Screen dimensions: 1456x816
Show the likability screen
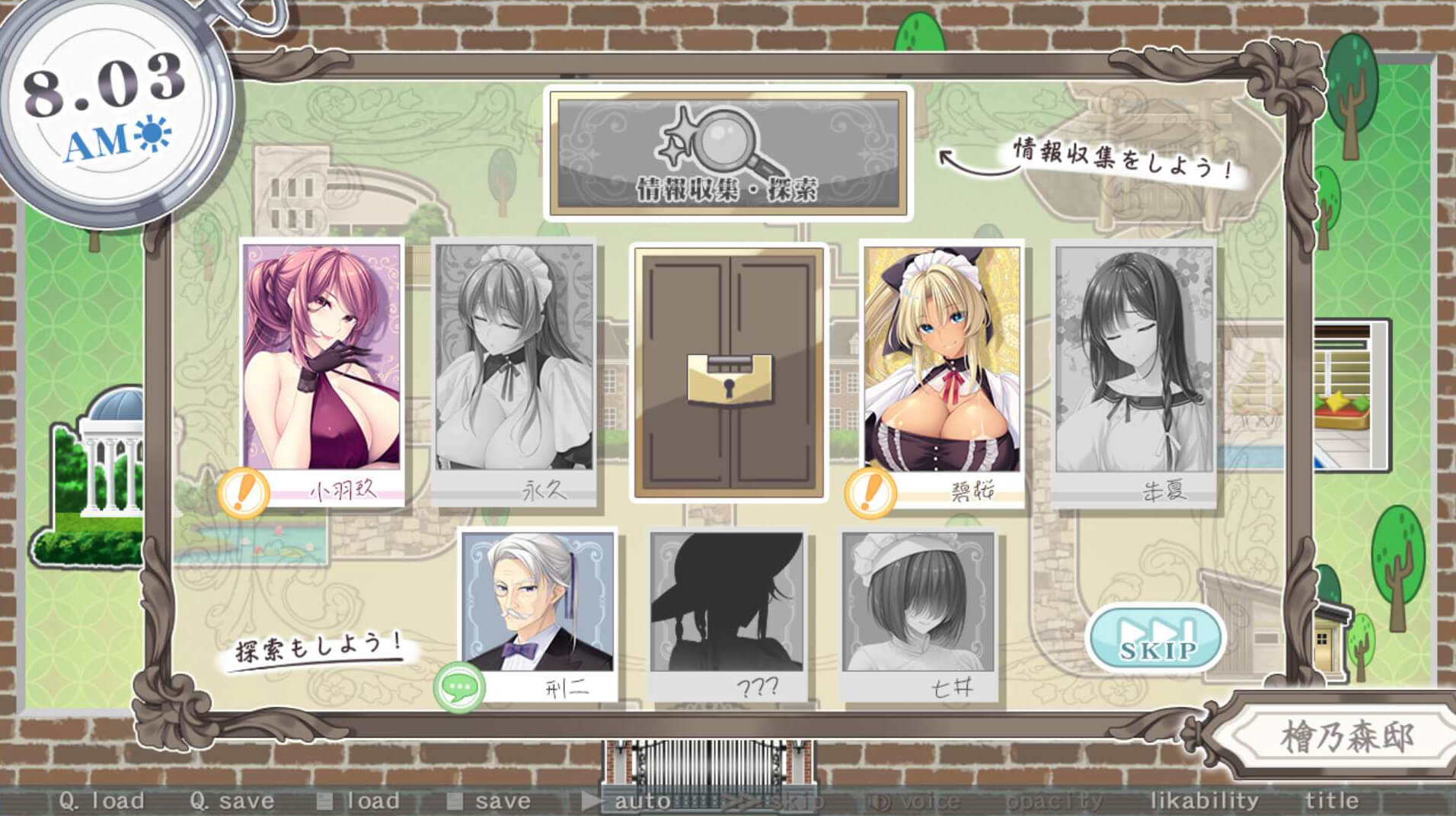click(1204, 801)
